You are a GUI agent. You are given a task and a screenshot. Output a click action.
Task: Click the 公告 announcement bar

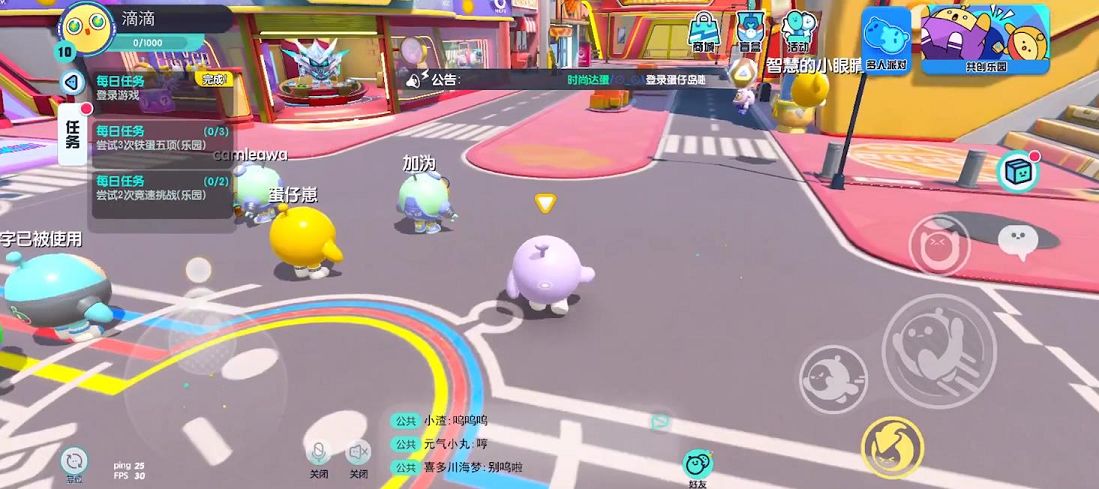point(570,79)
